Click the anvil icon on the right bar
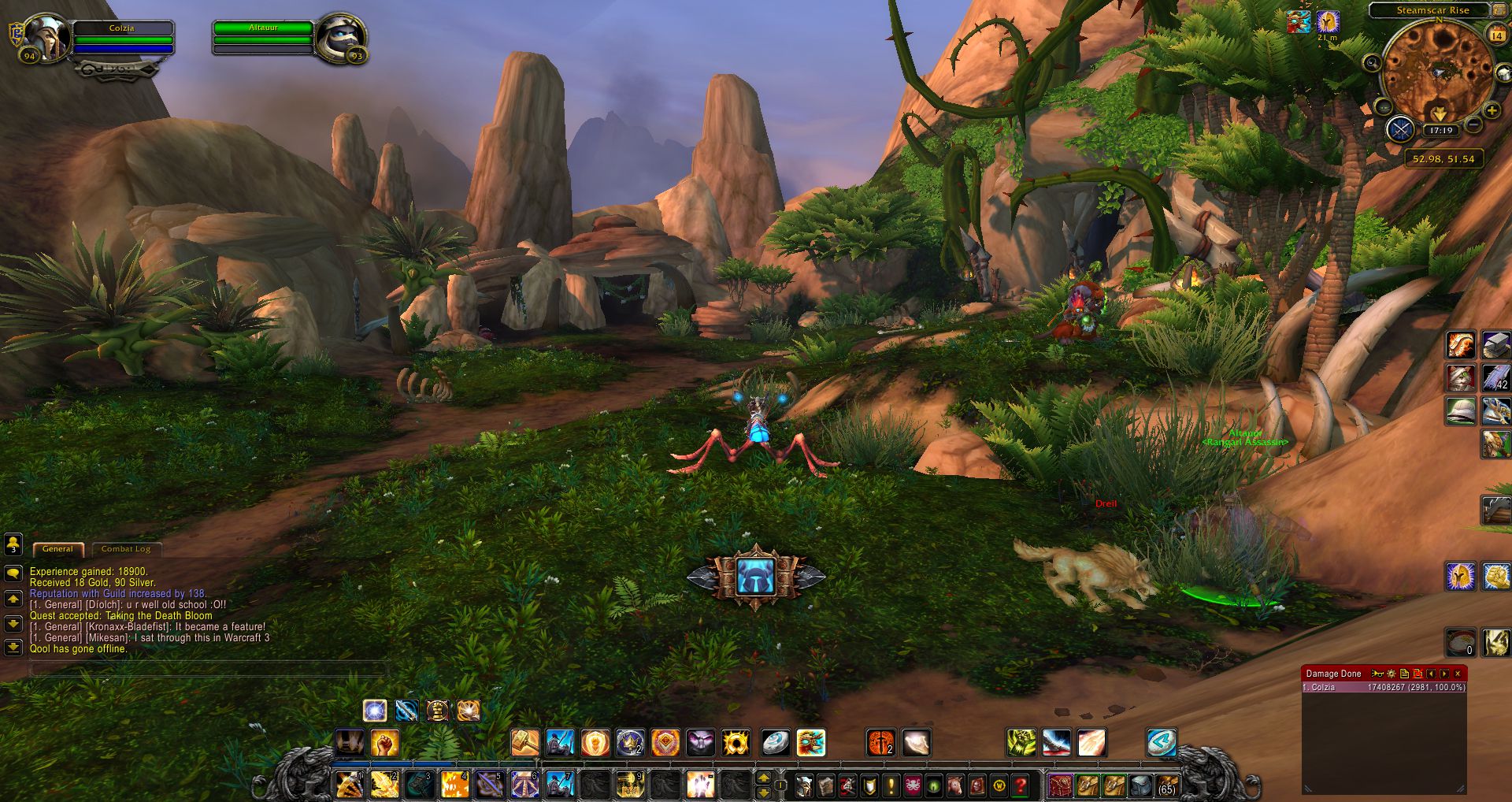The width and height of the screenshot is (1512, 802). point(1495,345)
